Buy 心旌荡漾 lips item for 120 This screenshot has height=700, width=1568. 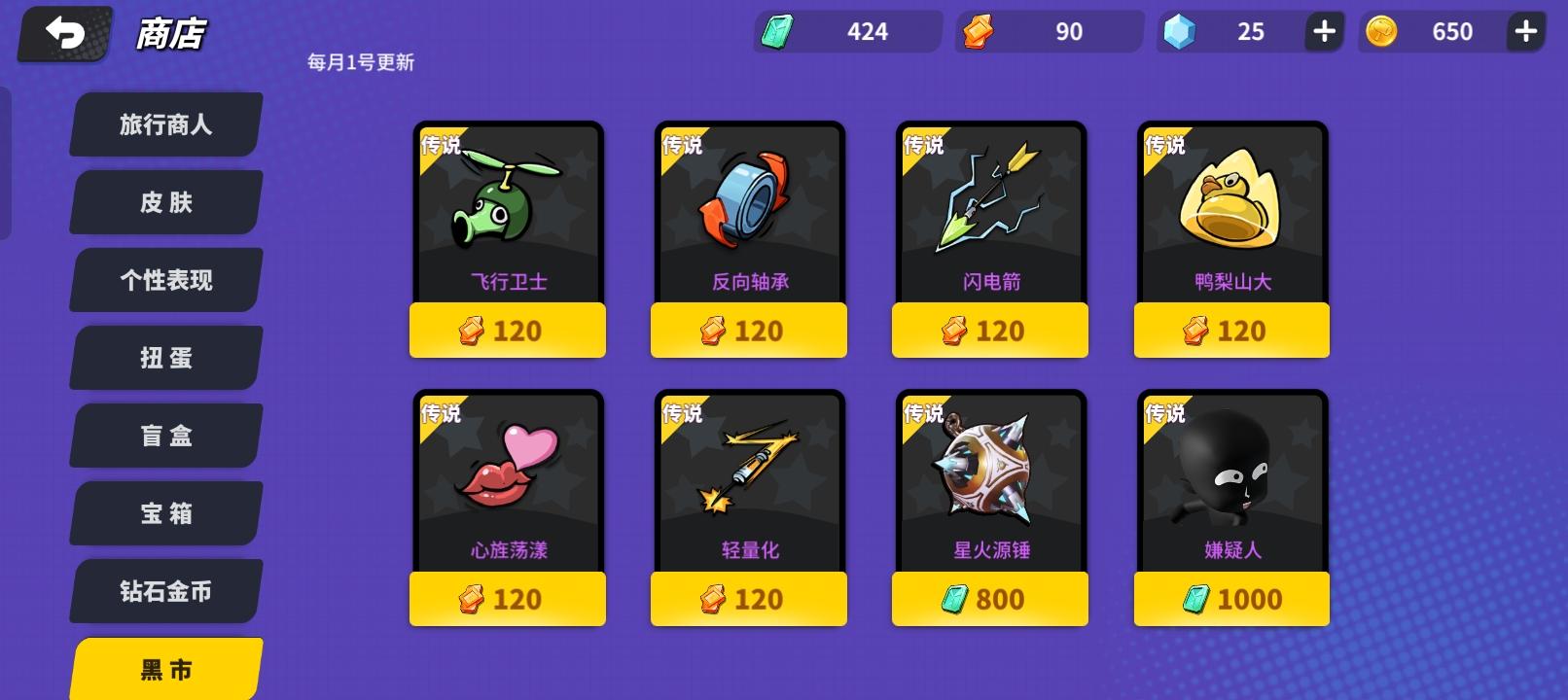pos(507,599)
